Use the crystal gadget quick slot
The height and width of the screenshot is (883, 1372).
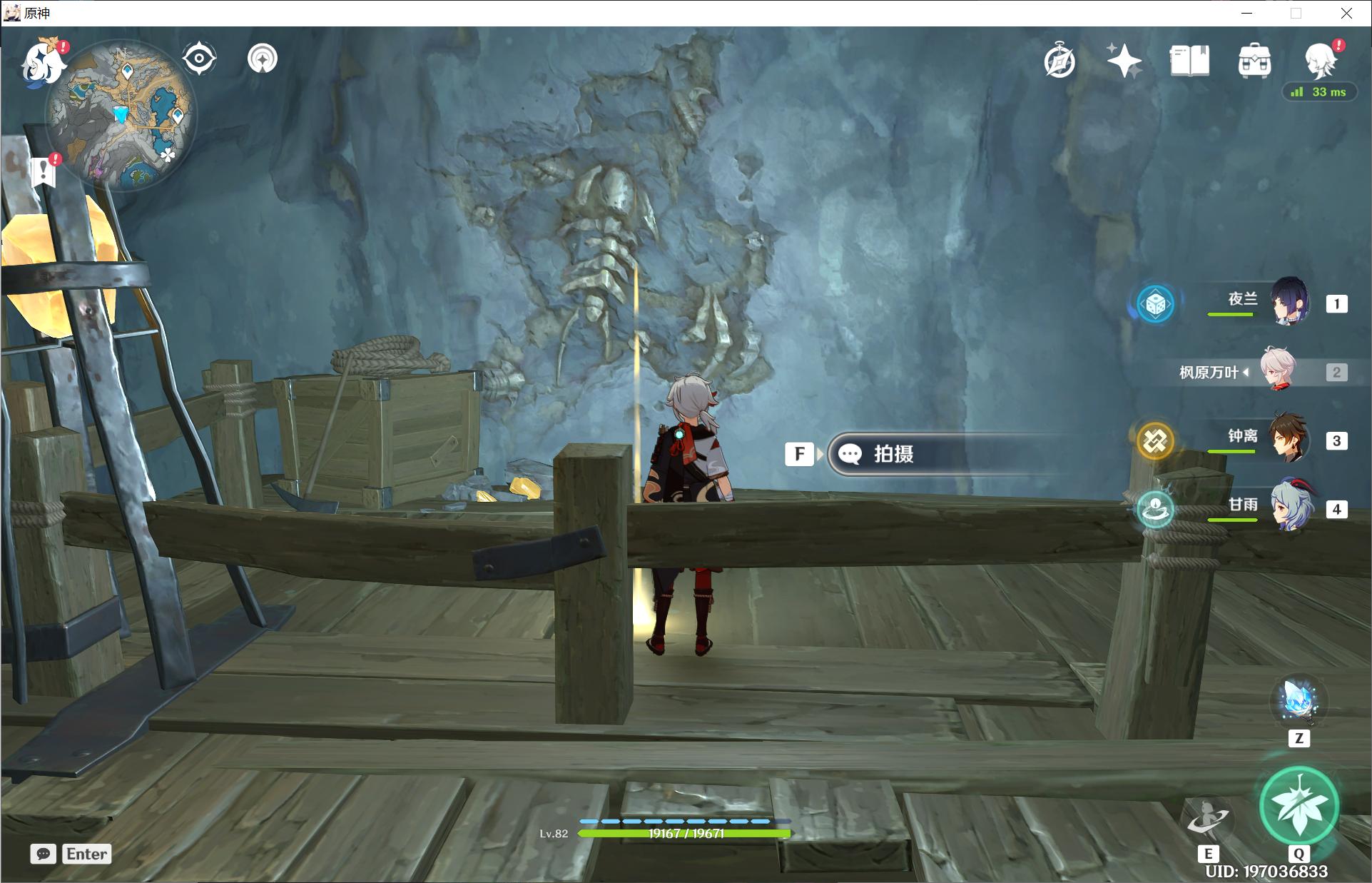coord(1299,701)
